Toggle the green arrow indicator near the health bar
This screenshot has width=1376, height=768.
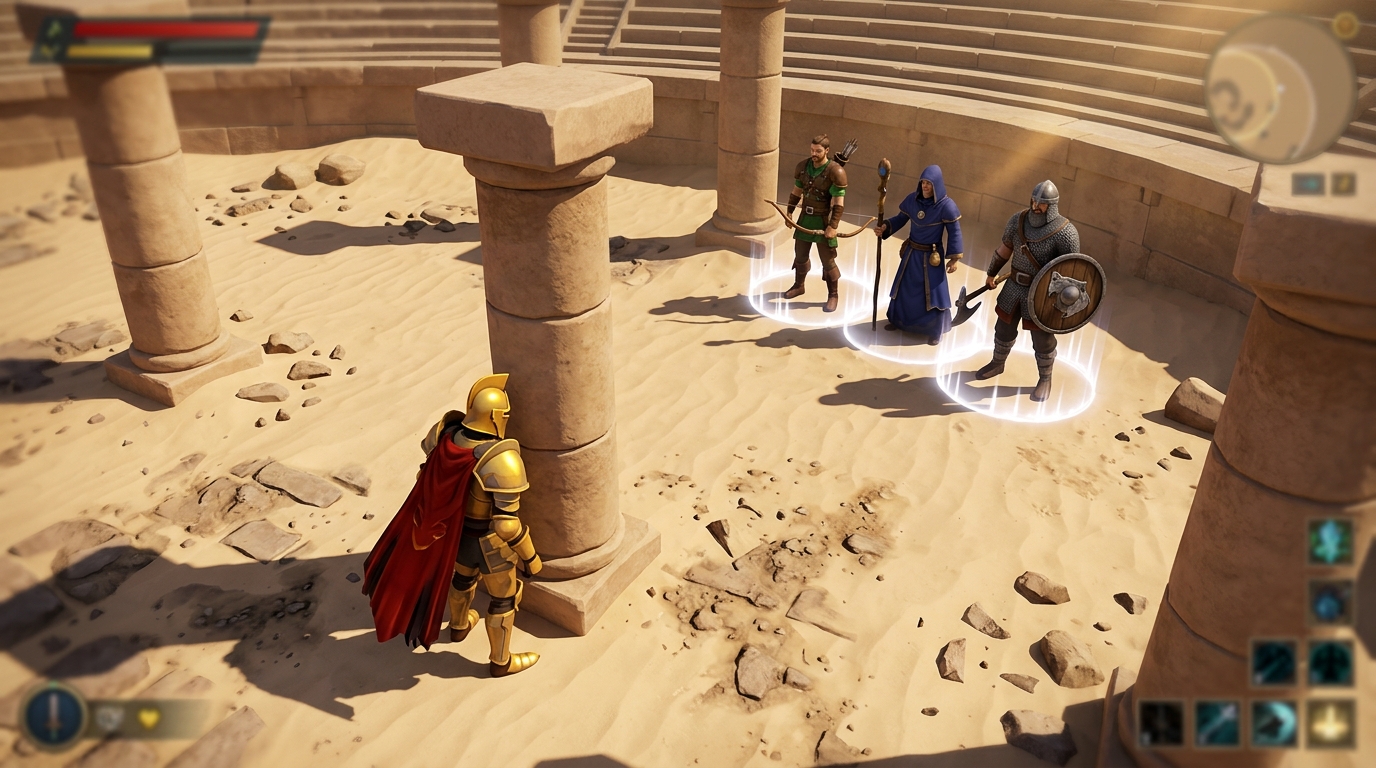click(x=53, y=28)
